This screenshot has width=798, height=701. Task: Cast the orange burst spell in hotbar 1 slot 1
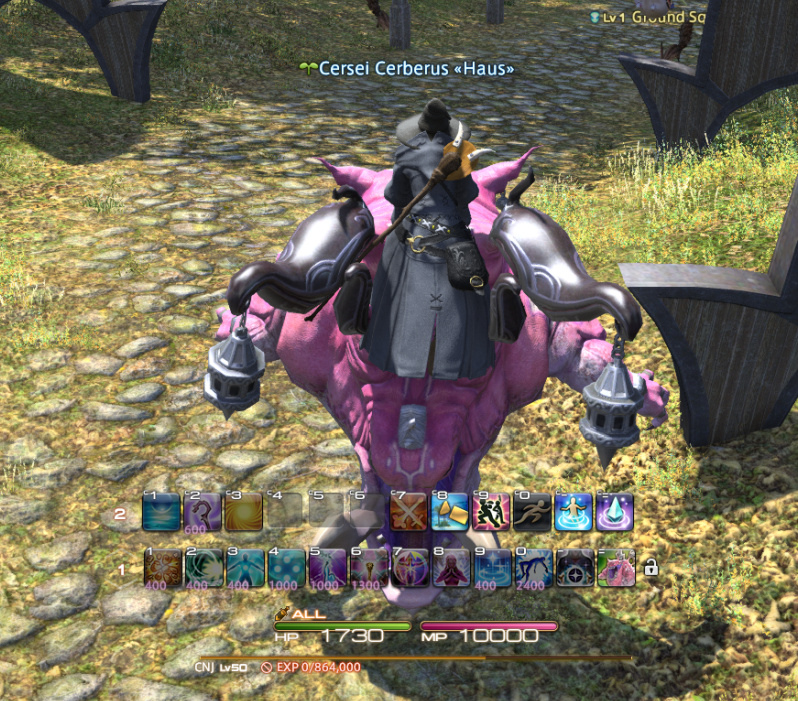pos(162,567)
